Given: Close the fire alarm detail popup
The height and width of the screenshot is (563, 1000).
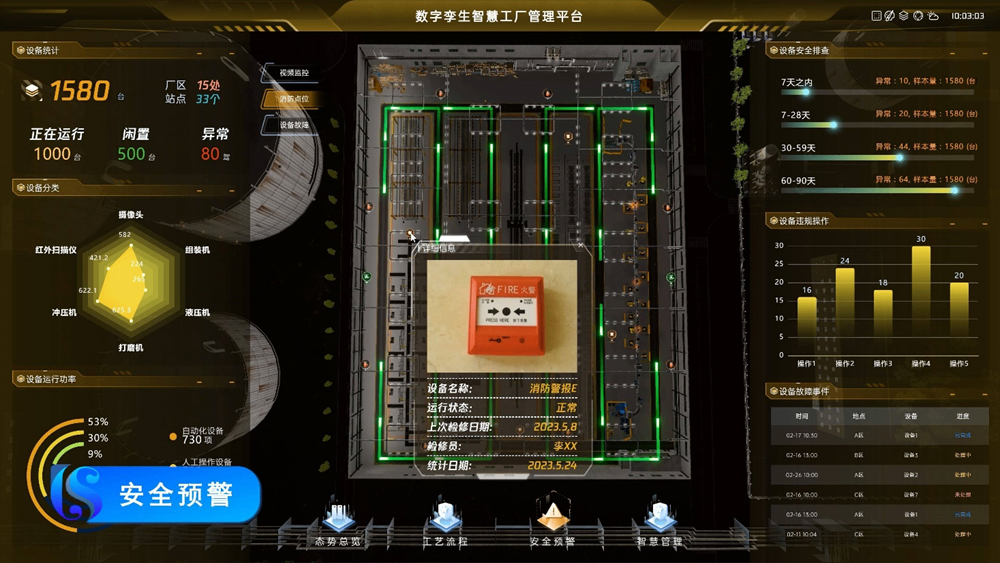Looking at the screenshot, I should coord(581,243).
